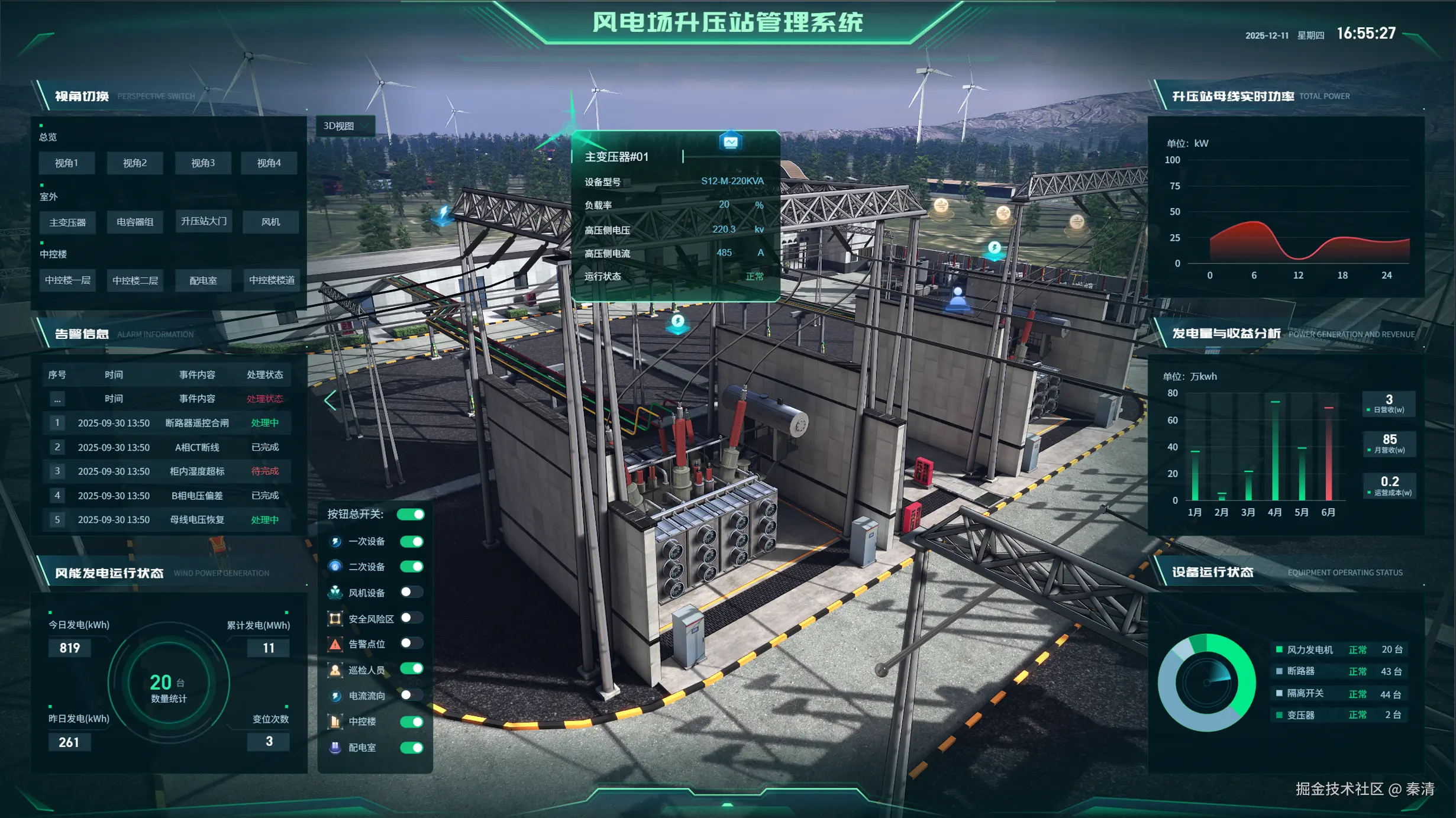The image size is (1456, 818).
Task: Click the 安全风险区 boundary frame icon
Action: pyautogui.click(x=335, y=618)
